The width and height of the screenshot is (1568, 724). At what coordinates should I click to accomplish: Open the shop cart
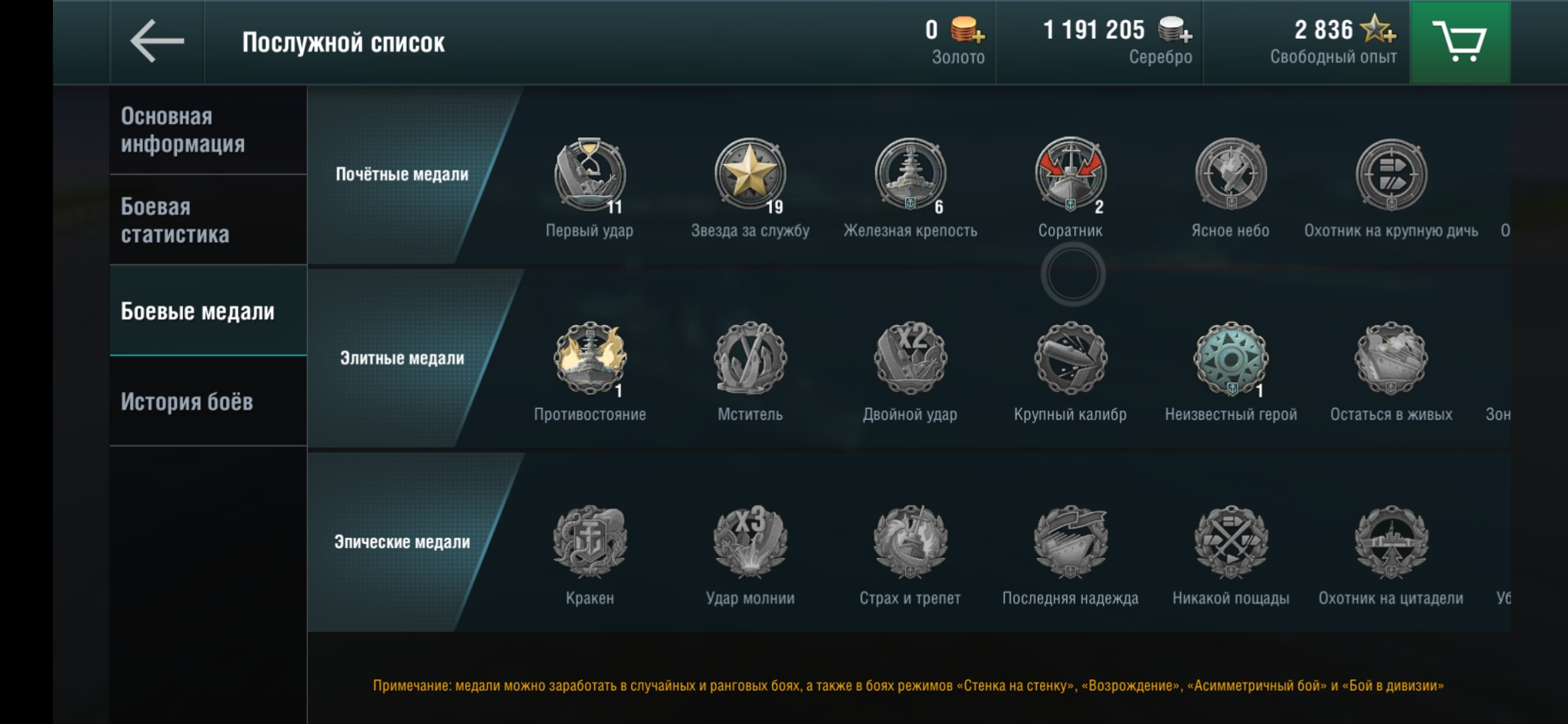tap(1459, 42)
